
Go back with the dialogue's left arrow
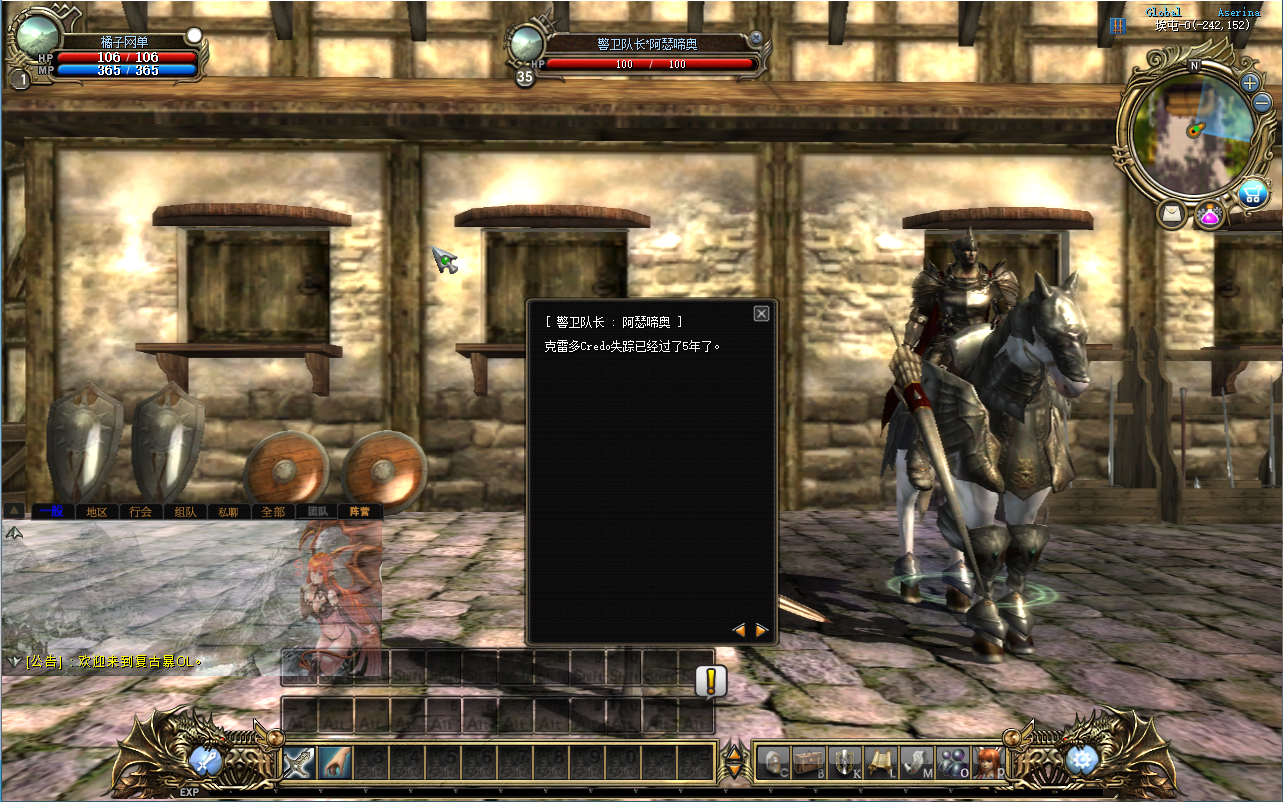tap(739, 630)
